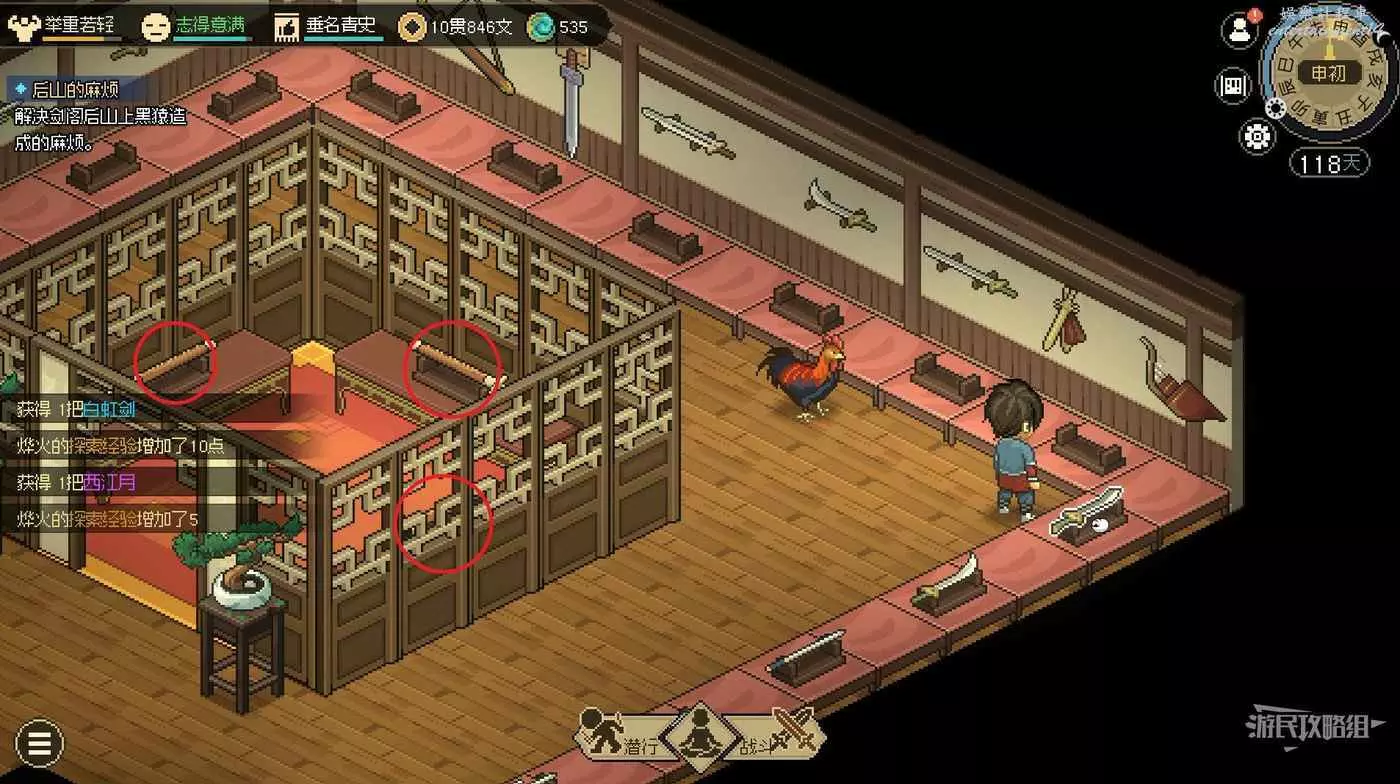This screenshot has width=1400, height=784.
Task: Click the copper coin money icon
Action: (x=411, y=27)
